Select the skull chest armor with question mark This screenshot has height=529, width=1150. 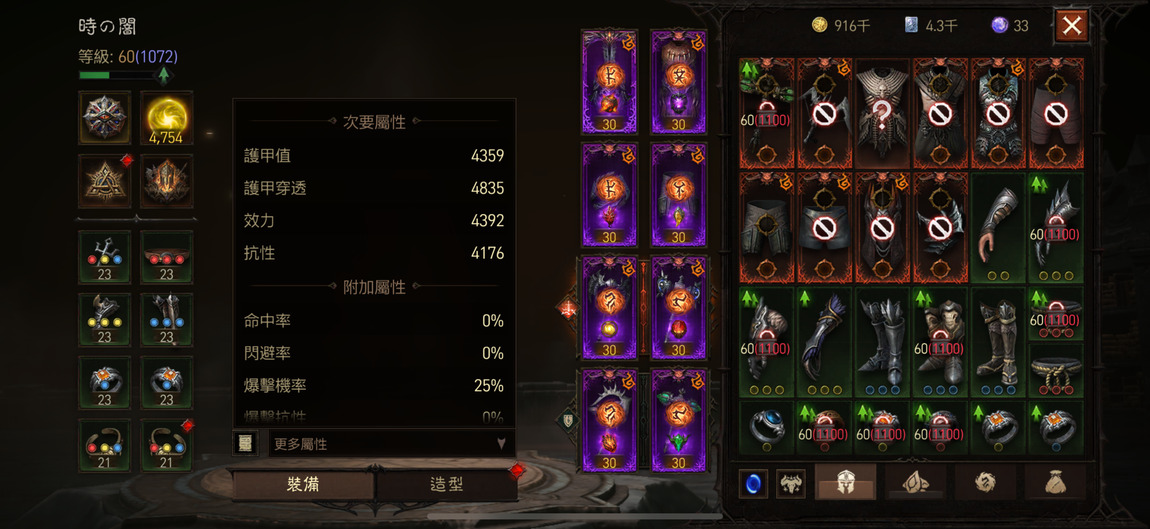[x=881, y=112]
